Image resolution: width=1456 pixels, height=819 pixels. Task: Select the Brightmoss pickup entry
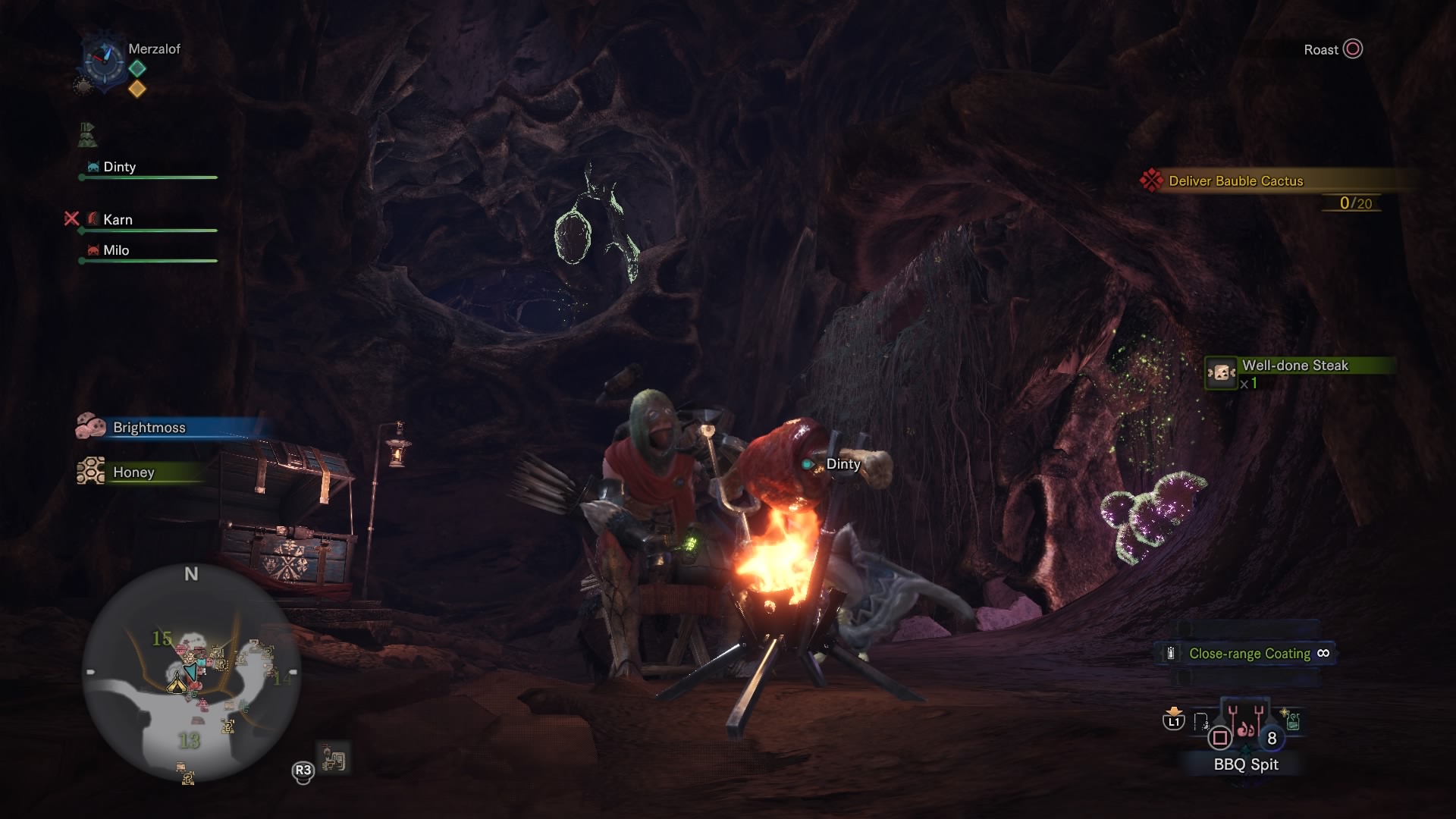pos(149,428)
